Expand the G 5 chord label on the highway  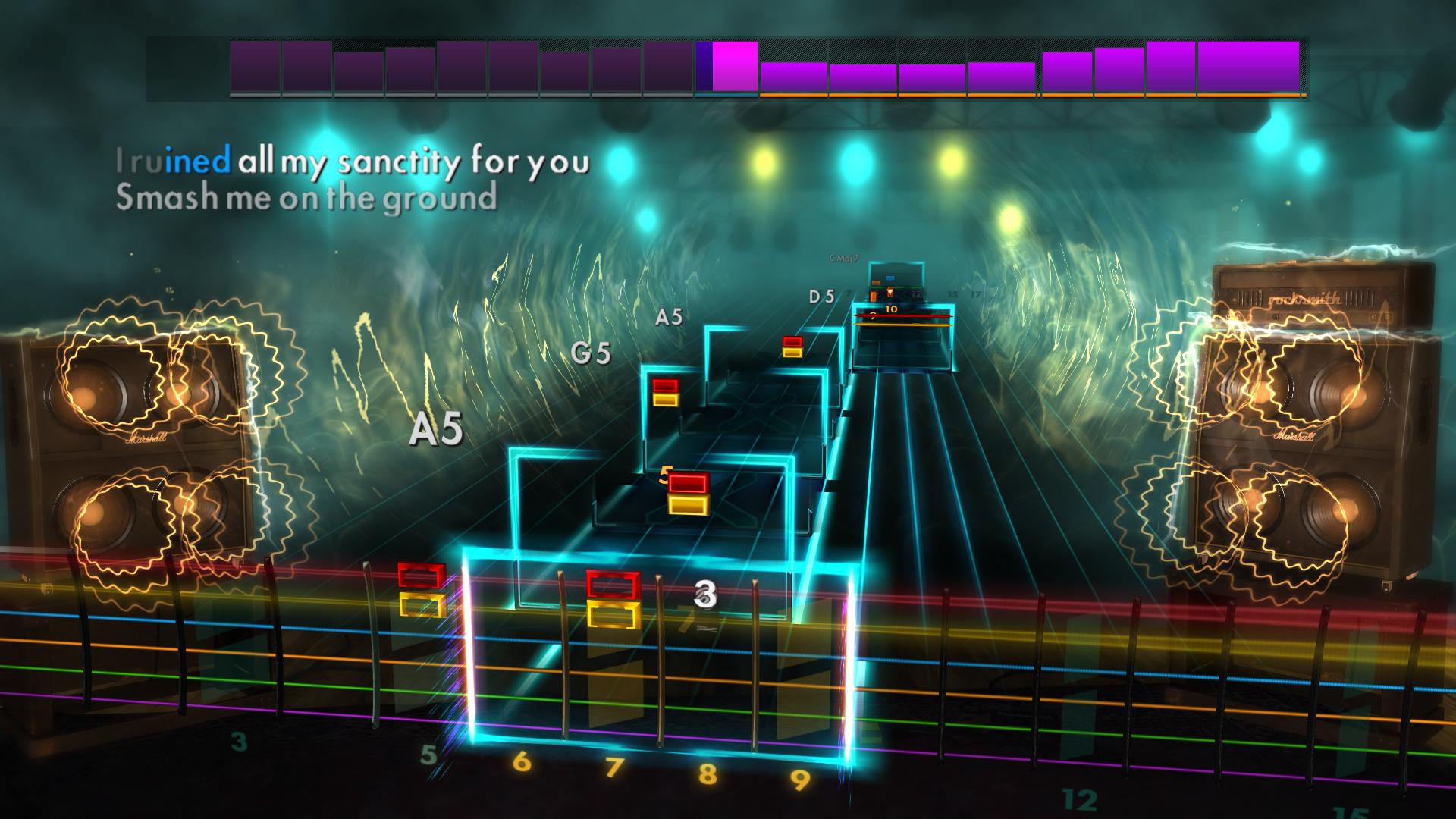[x=591, y=354]
